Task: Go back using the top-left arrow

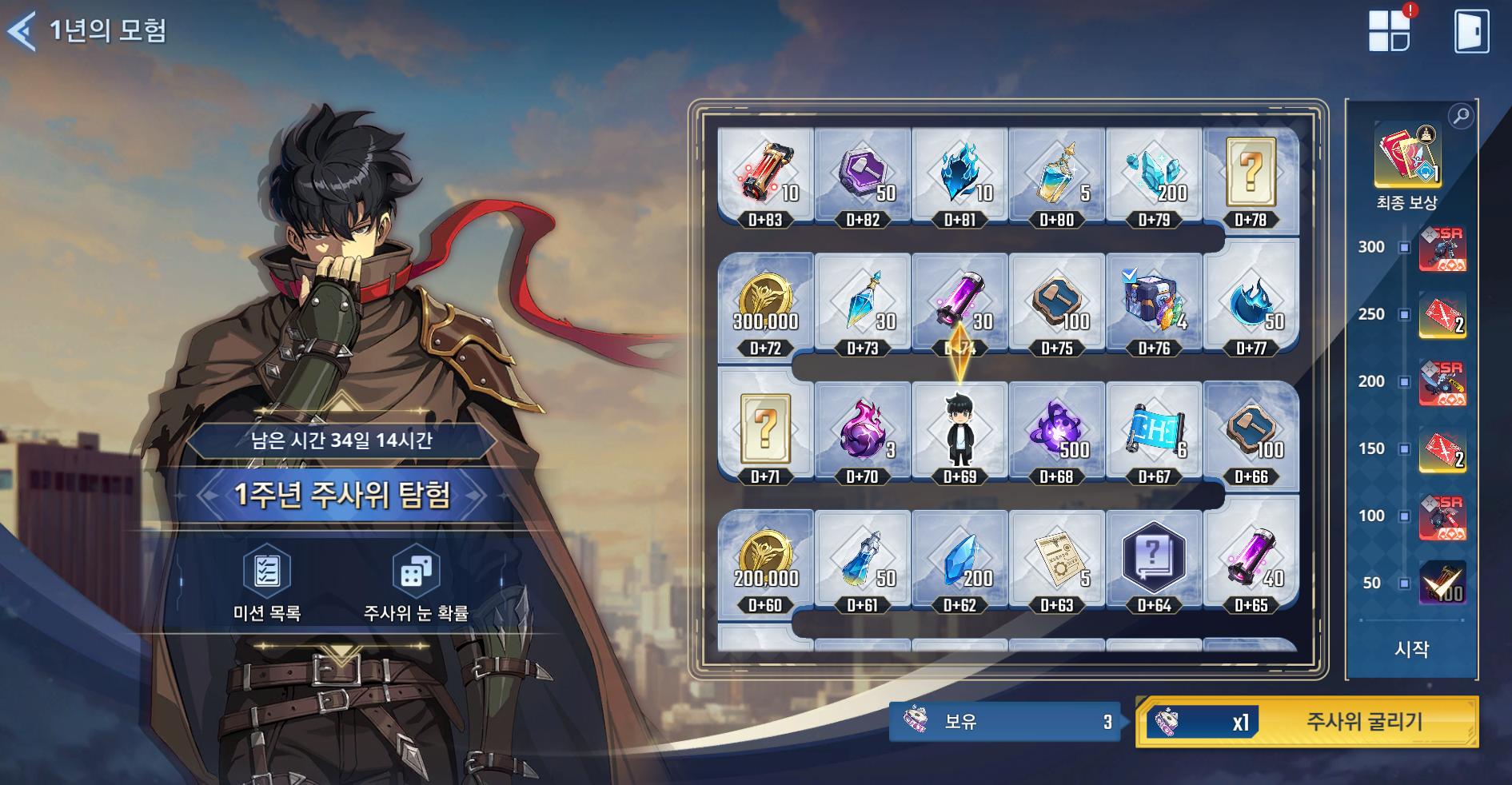Action: [x=22, y=31]
